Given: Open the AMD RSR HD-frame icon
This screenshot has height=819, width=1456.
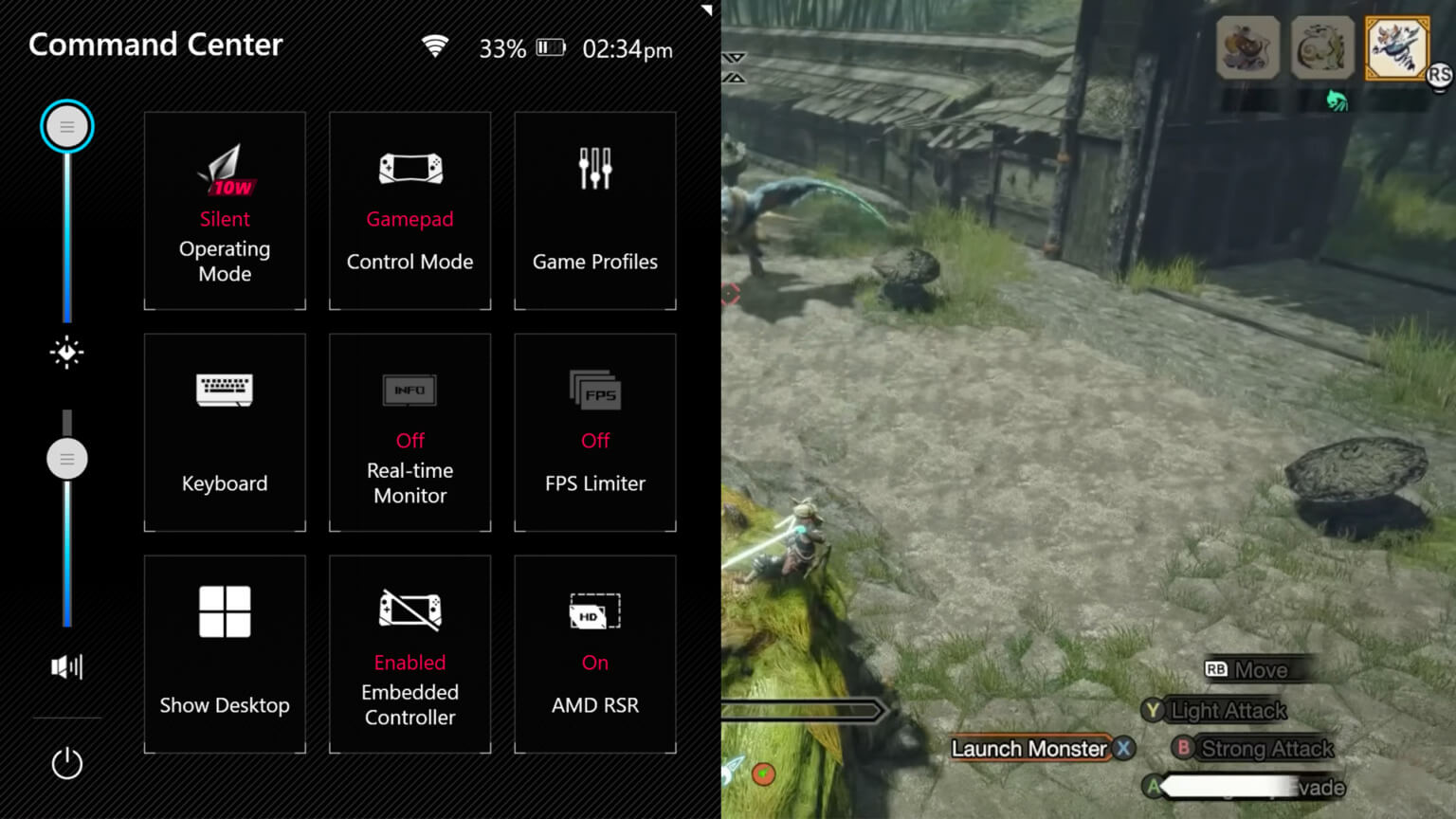Looking at the screenshot, I should coord(594,610).
